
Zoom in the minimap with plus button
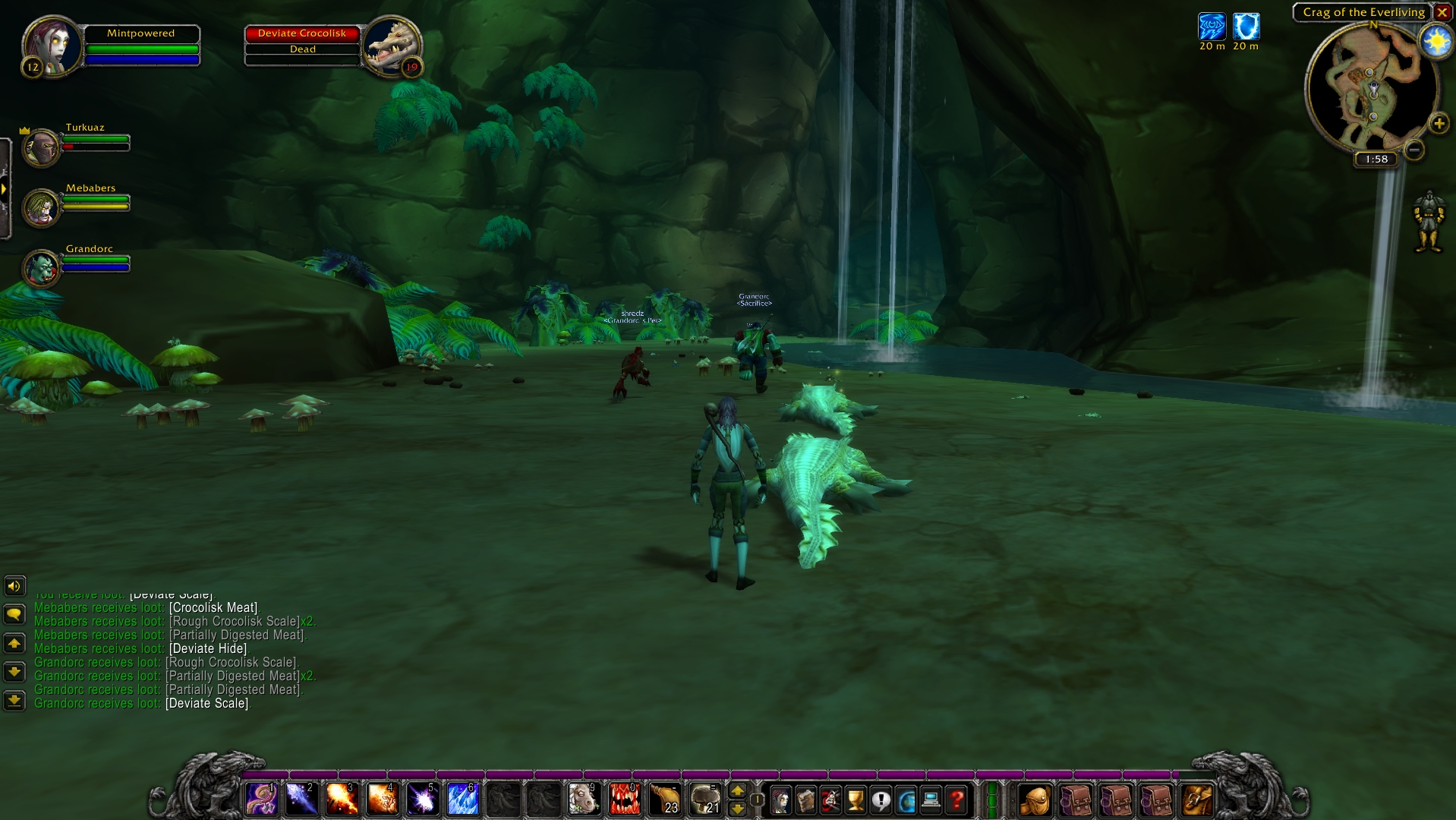coord(1439,124)
